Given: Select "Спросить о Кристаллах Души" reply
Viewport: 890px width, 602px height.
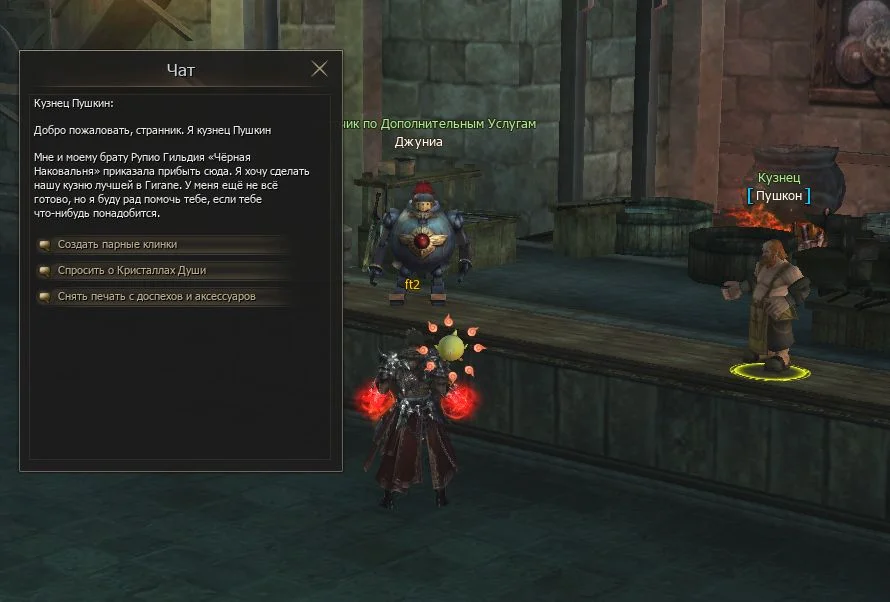Looking at the screenshot, I should [x=131, y=270].
